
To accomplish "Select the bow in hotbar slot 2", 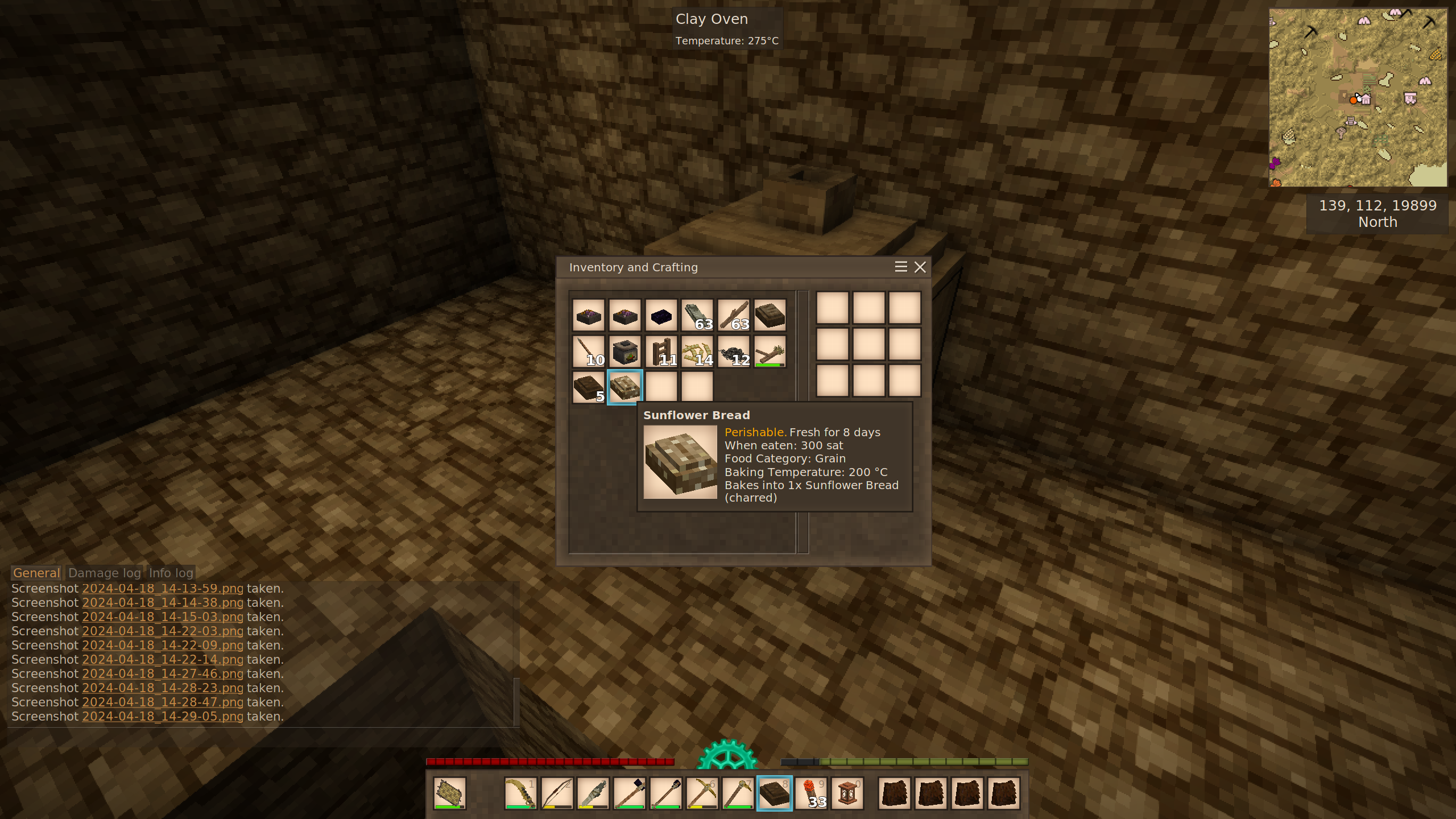I will tap(557, 793).
